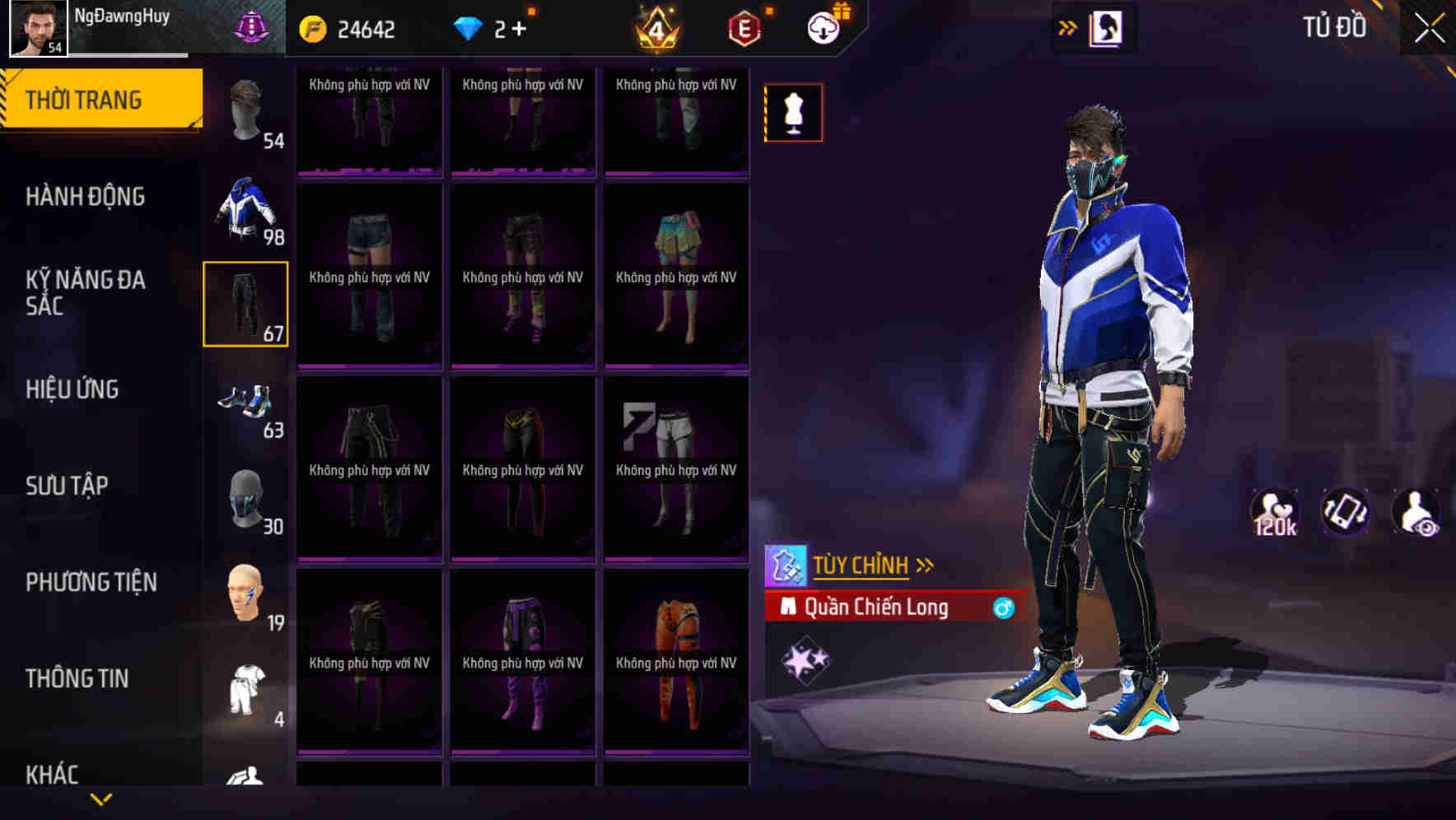Click the double arrows next to TÙY CHỈNH

[x=926, y=563]
